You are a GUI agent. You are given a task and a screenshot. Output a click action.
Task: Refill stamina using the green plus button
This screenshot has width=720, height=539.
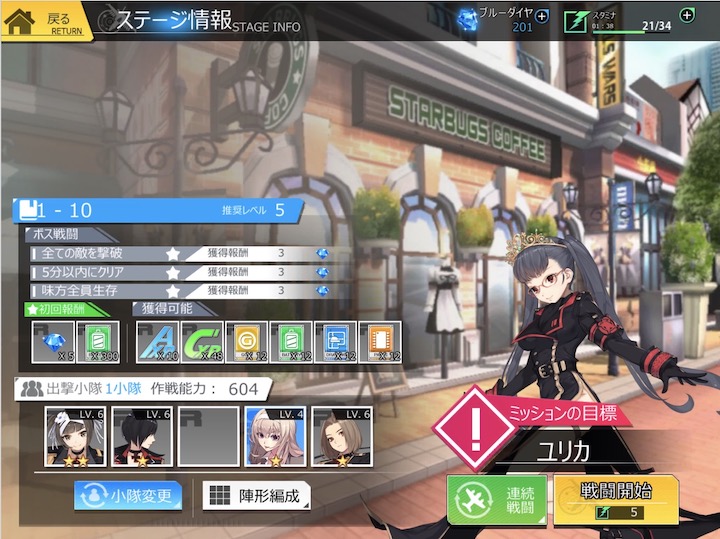click(x=686, y=15)
